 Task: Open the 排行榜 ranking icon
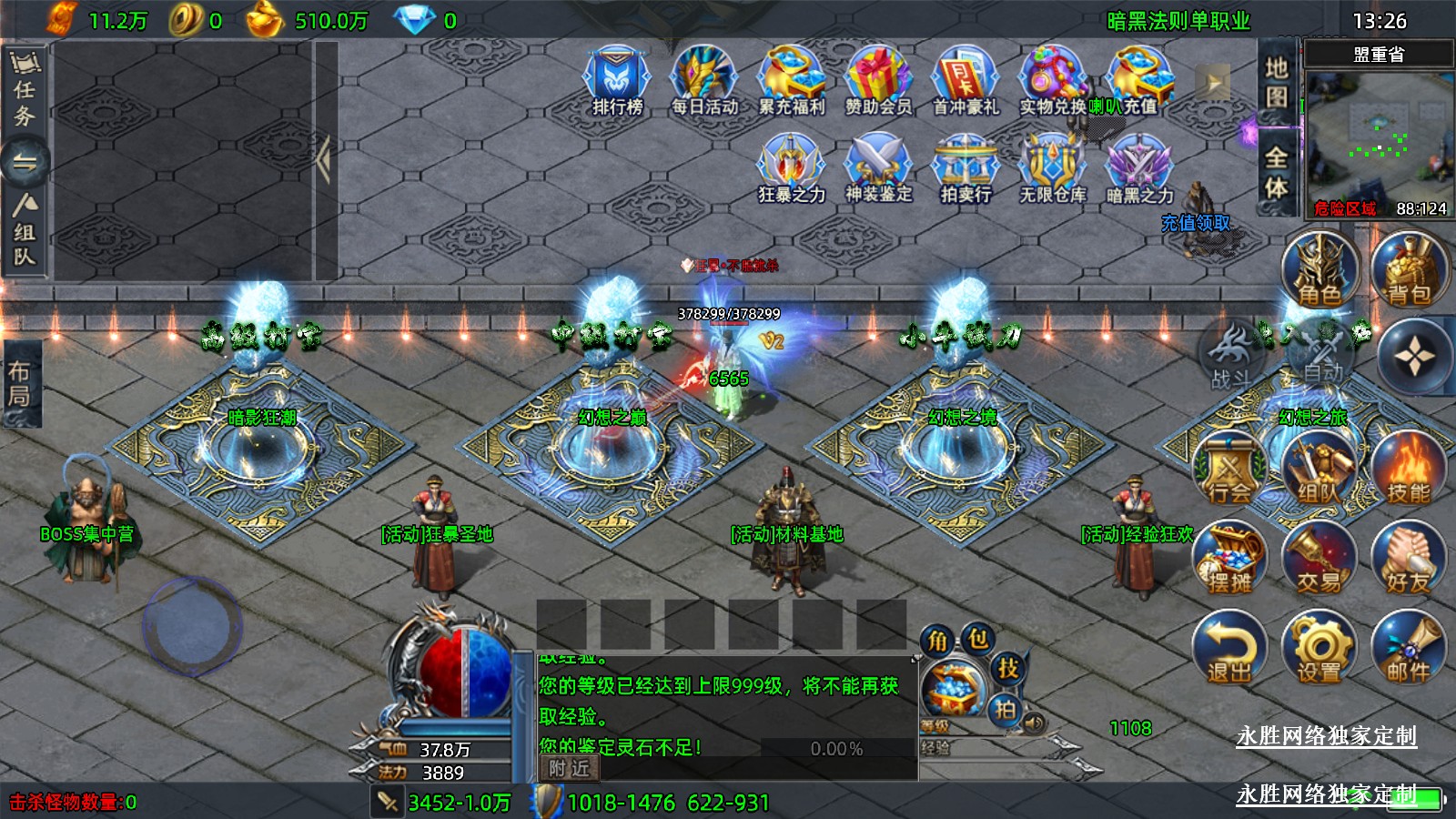click(617, 80)
